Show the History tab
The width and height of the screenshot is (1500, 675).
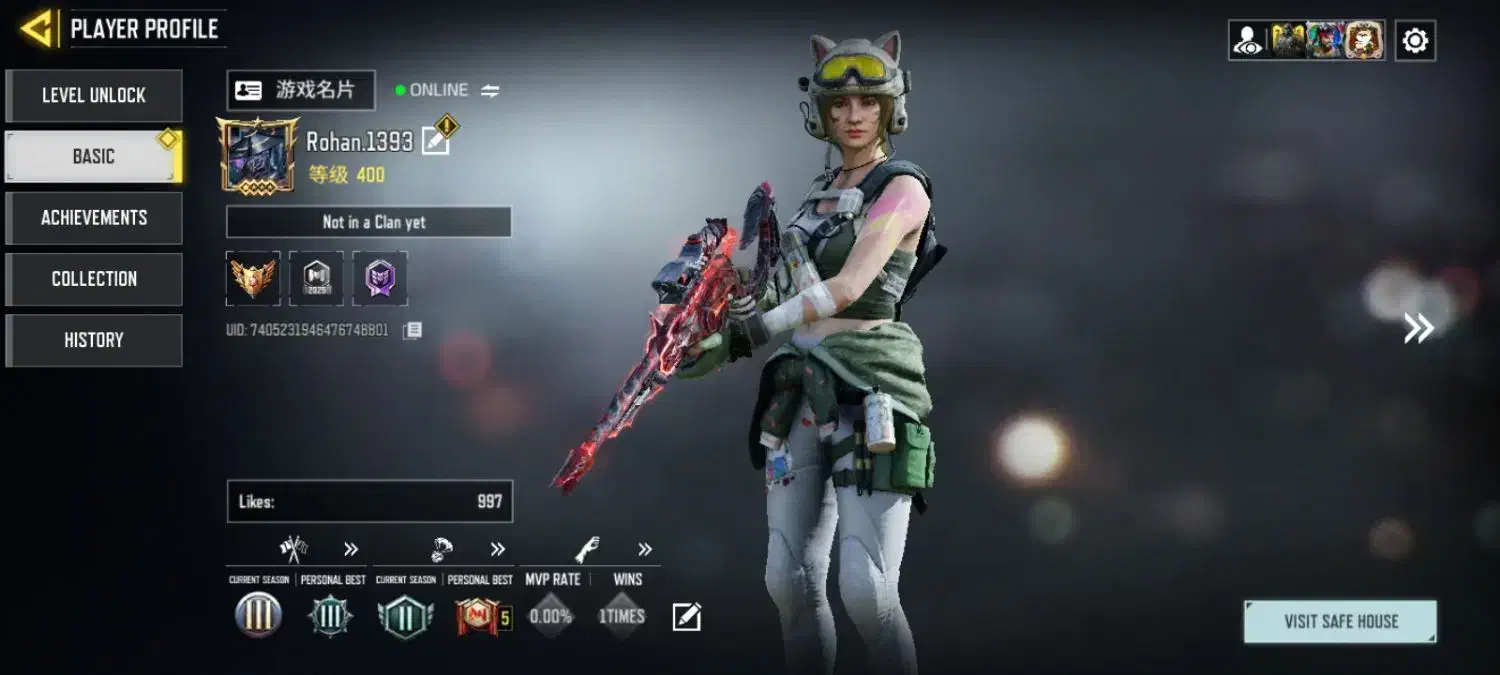[x=94, y=340]
